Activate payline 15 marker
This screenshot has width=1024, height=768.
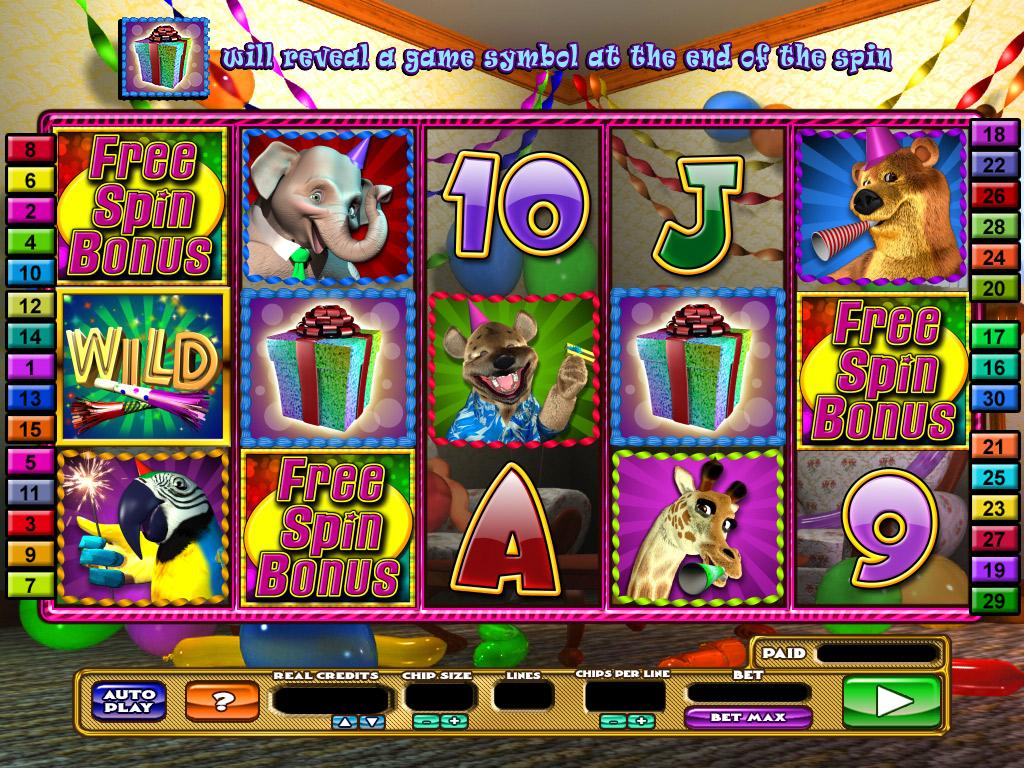tap(31, 429)
